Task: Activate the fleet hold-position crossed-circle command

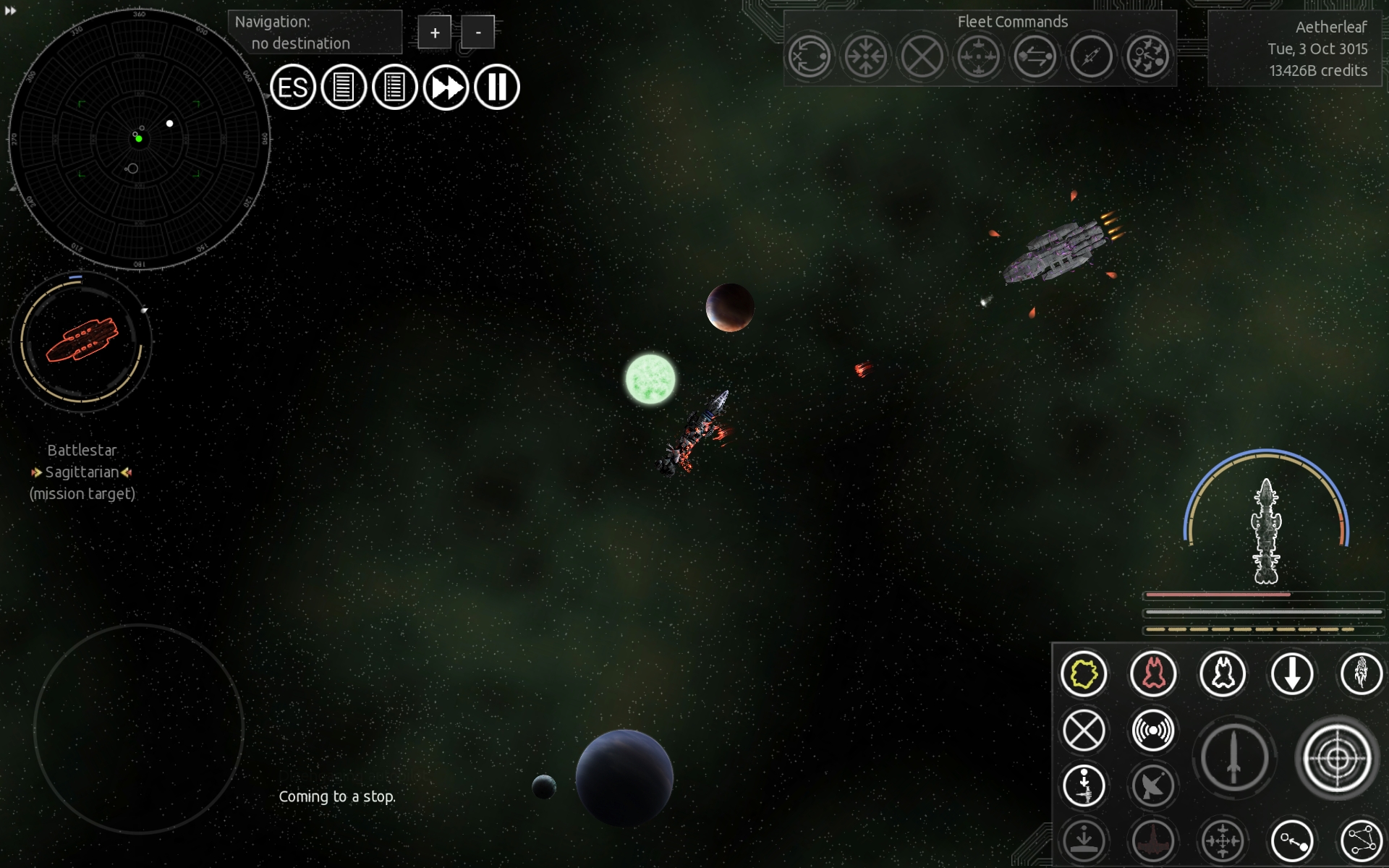Action: (x=922, y=56)
